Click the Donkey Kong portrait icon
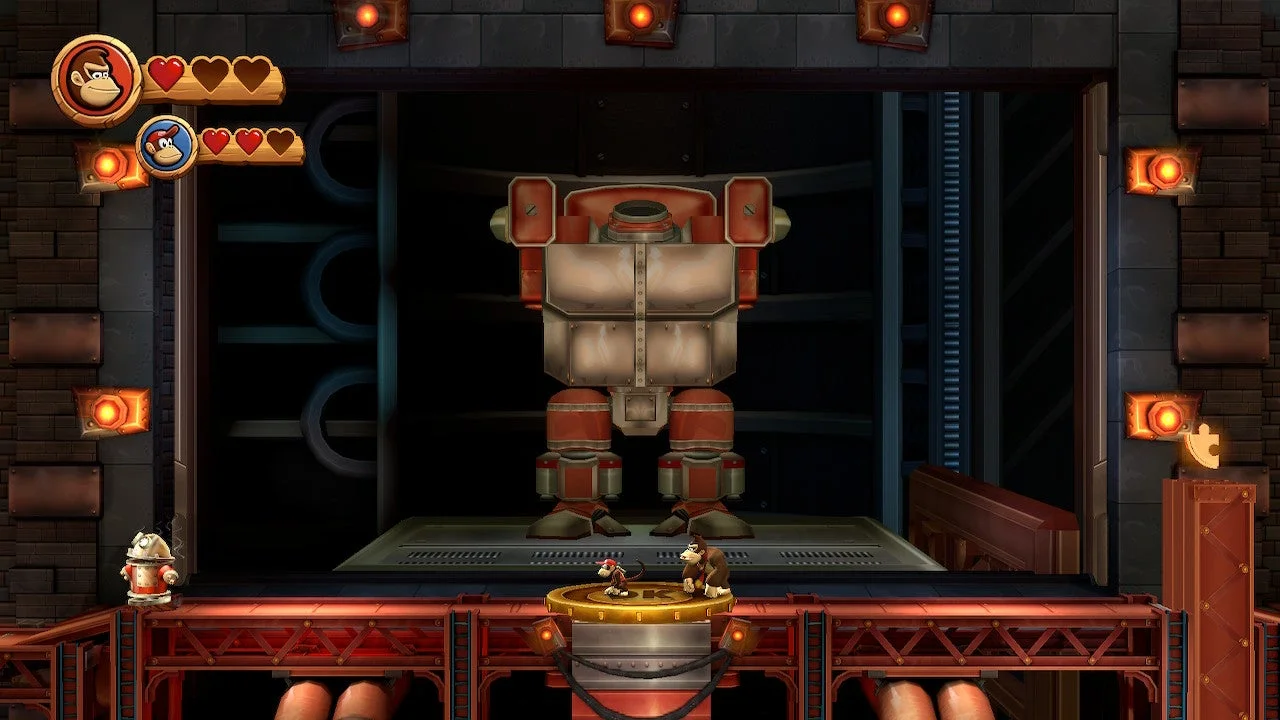The height and width of the screenshot is (720, 1280). [97, 80]
